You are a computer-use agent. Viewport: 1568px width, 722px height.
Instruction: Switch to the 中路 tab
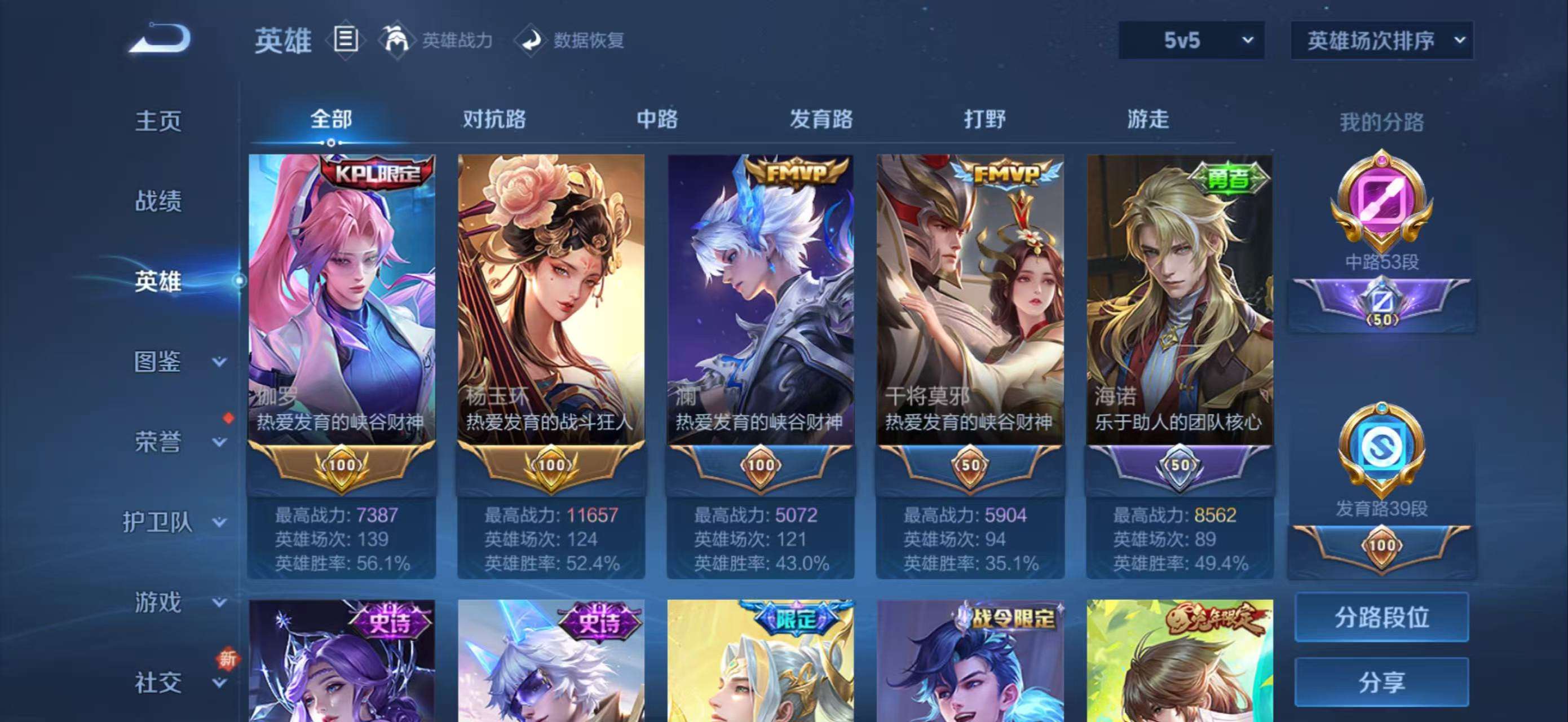[657, 118]
